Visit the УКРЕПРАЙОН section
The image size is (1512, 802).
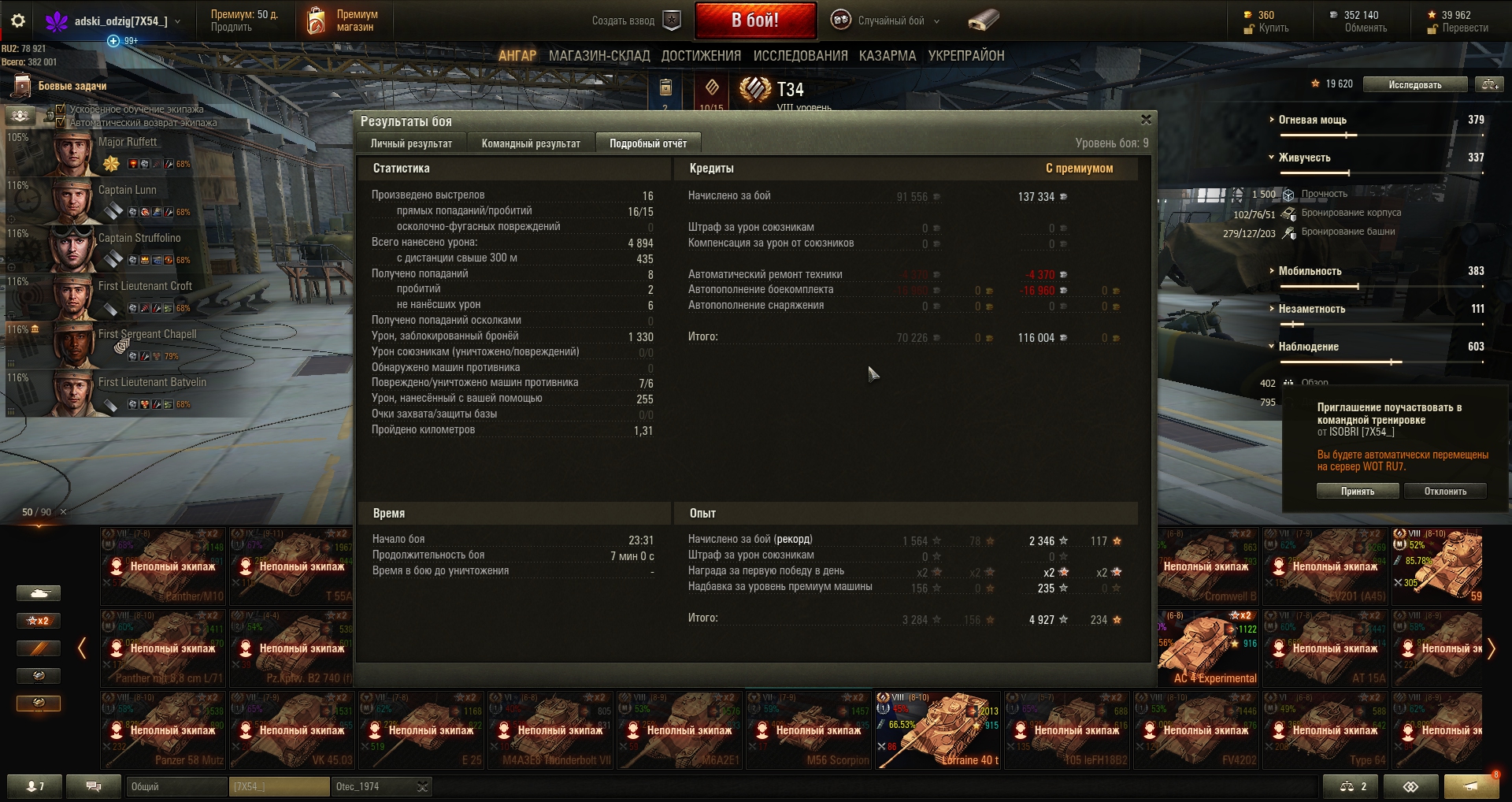click(x=965, y=56)
